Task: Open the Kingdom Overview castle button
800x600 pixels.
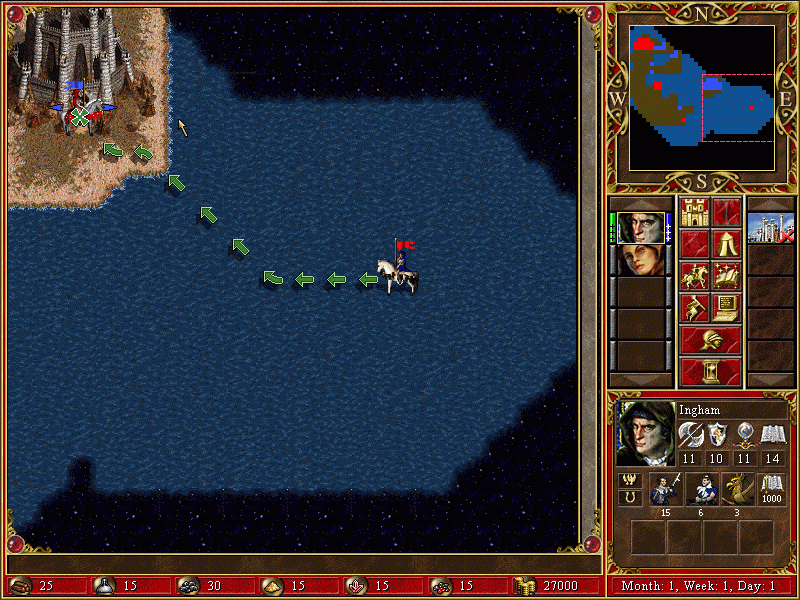Action: (695, 212)
